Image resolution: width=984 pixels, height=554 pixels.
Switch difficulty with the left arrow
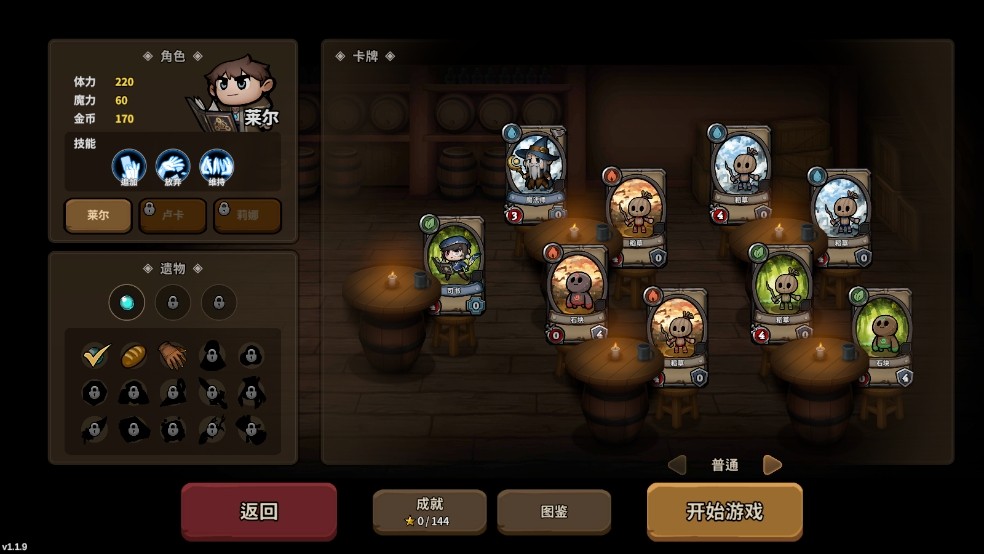point(677,465)
